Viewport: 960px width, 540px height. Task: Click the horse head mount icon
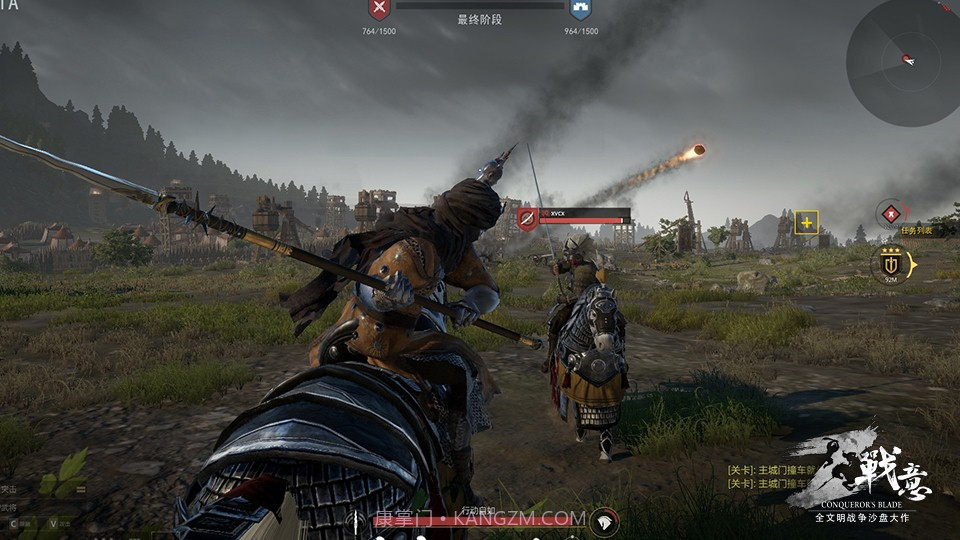click(x=603, y=521)
